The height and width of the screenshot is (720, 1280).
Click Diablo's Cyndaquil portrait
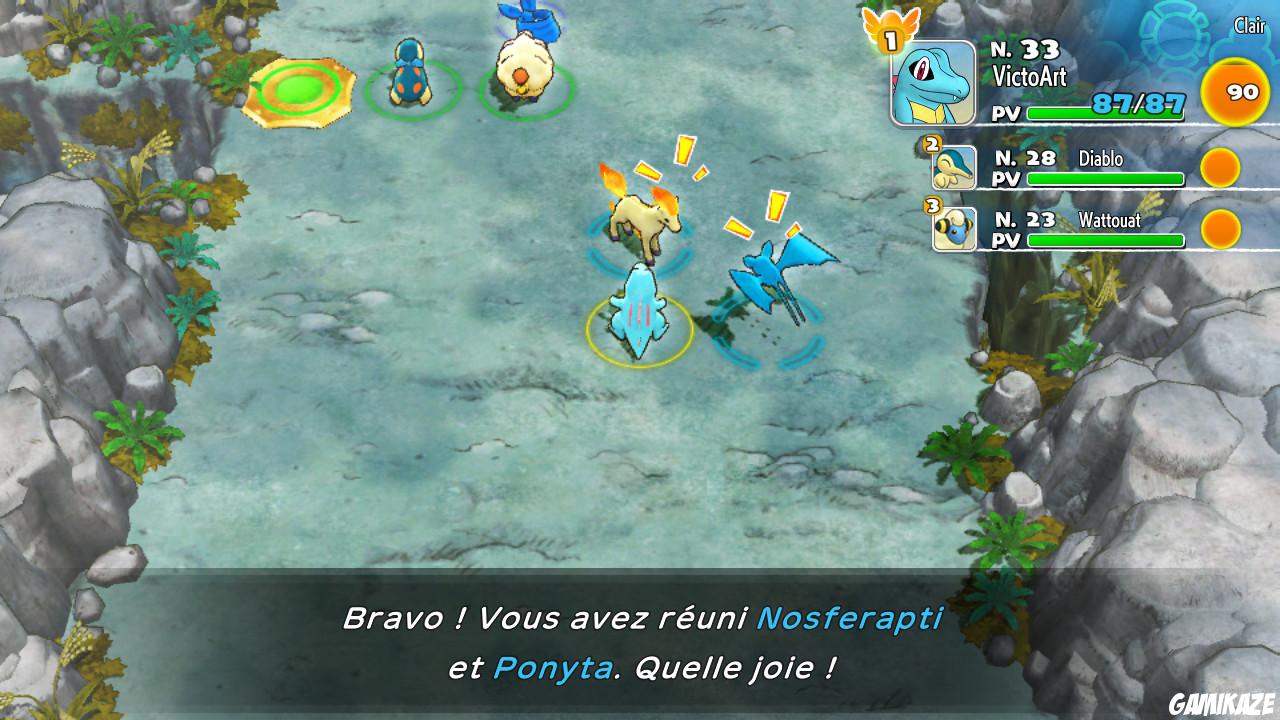[x=957, y=169]
